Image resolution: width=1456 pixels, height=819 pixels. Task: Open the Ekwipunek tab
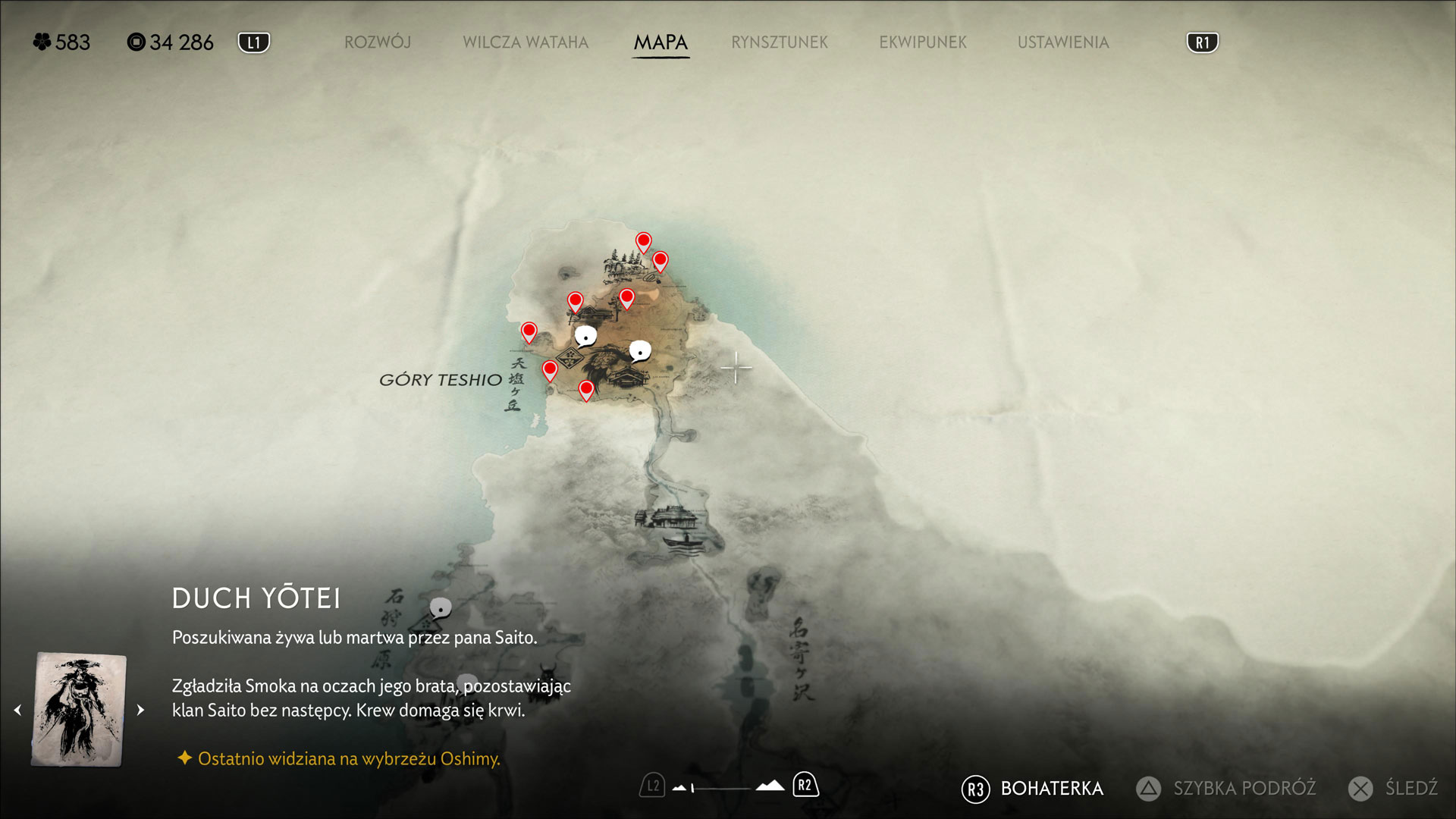tap(923, 42)
